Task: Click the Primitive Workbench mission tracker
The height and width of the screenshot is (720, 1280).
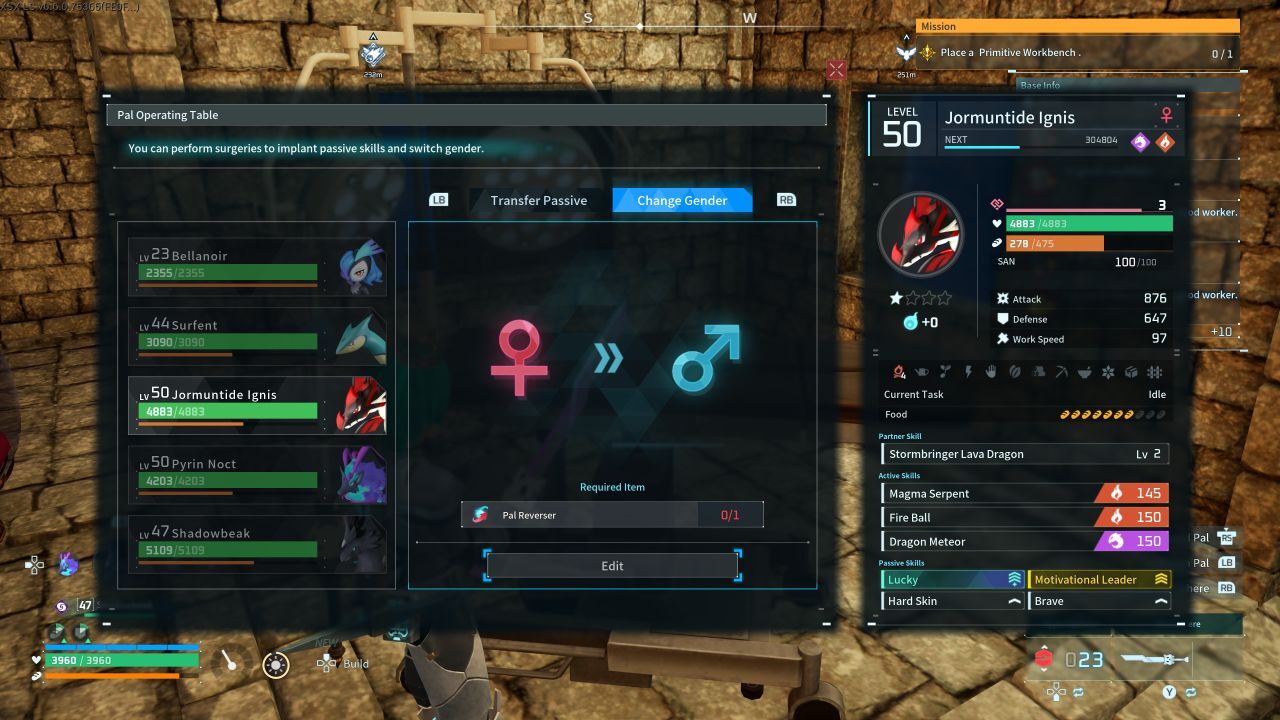Action: click(1076, 53)
